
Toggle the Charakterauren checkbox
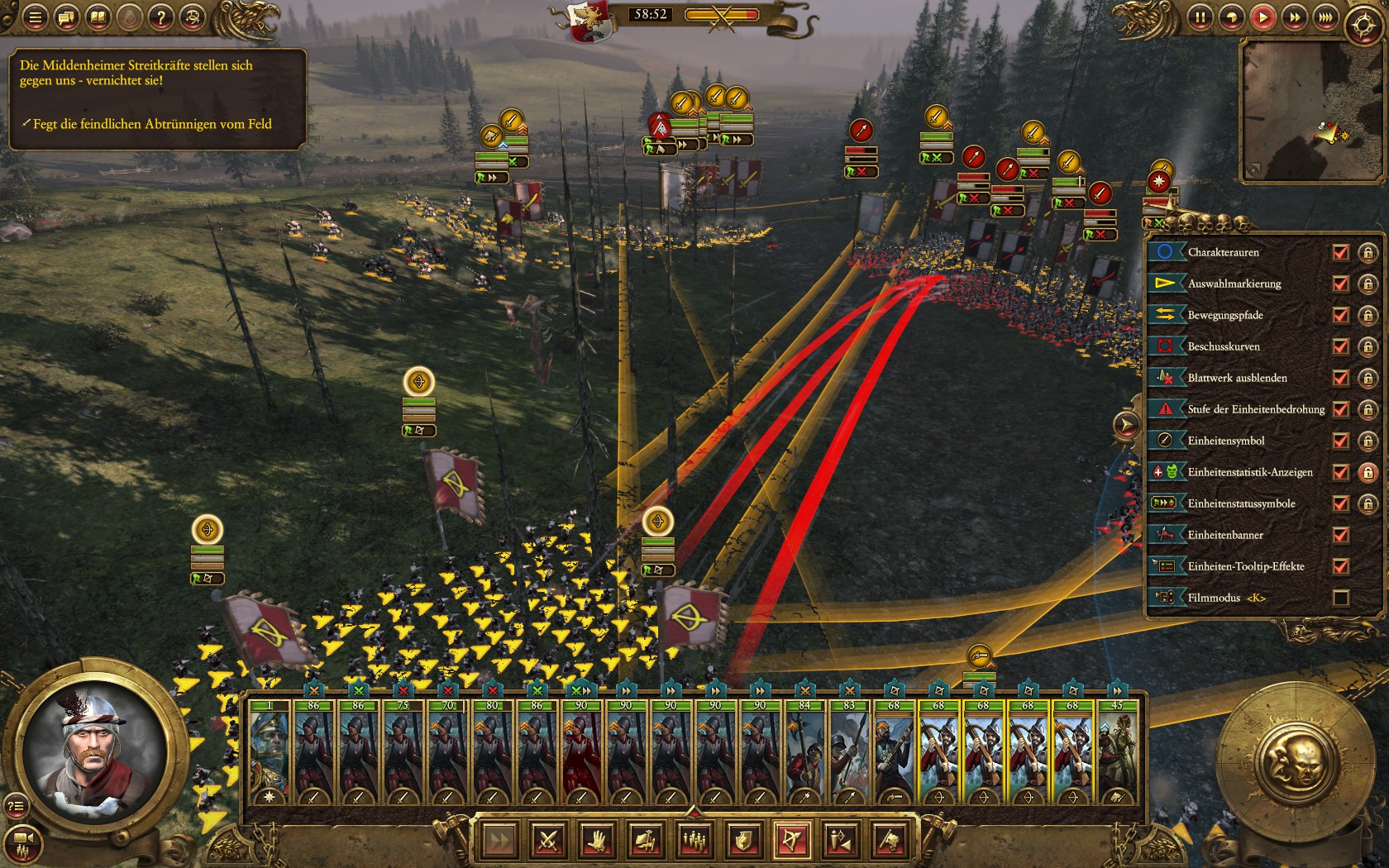[1341, 252]
